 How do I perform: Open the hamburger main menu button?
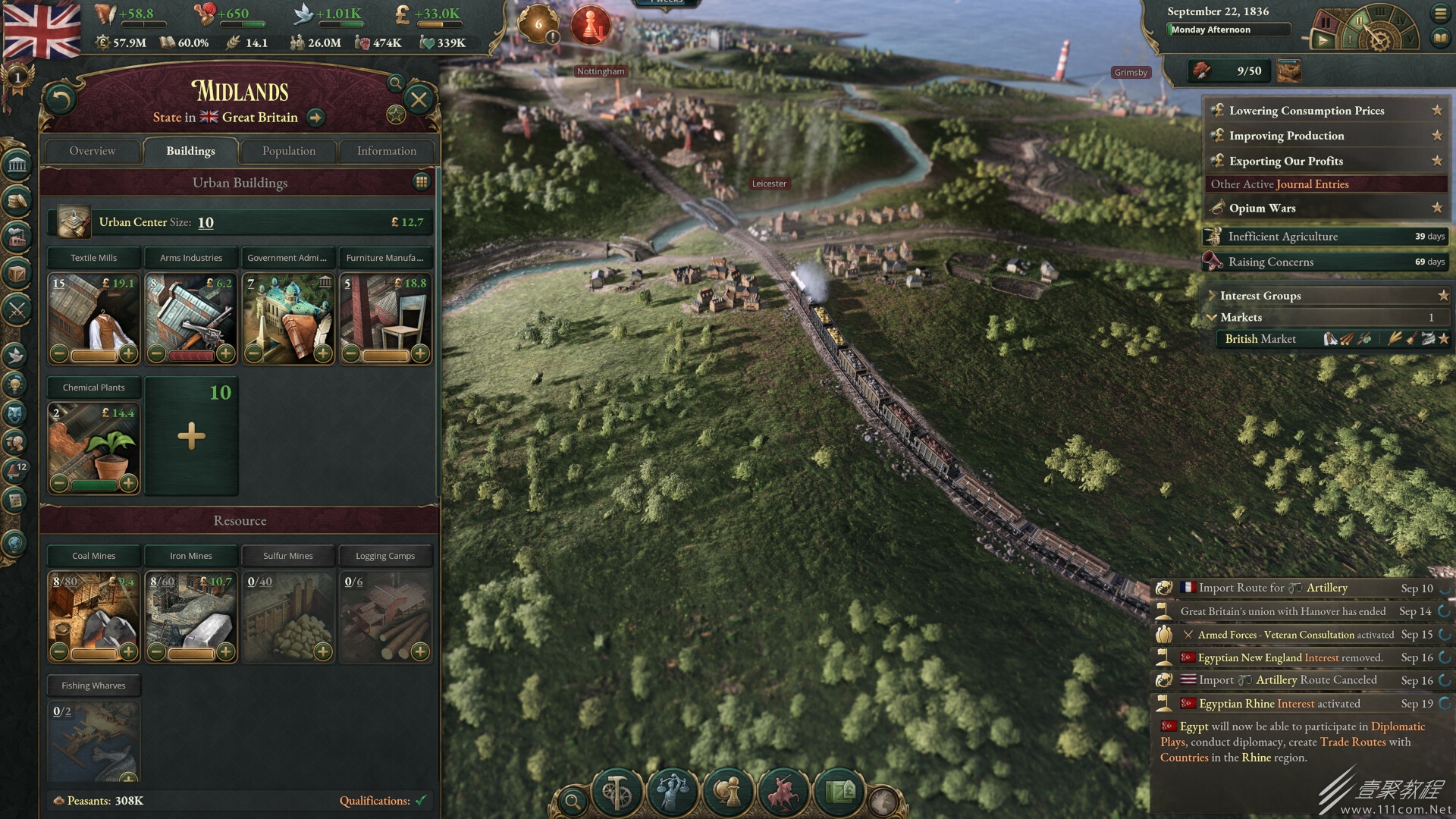pos(1439,13)
